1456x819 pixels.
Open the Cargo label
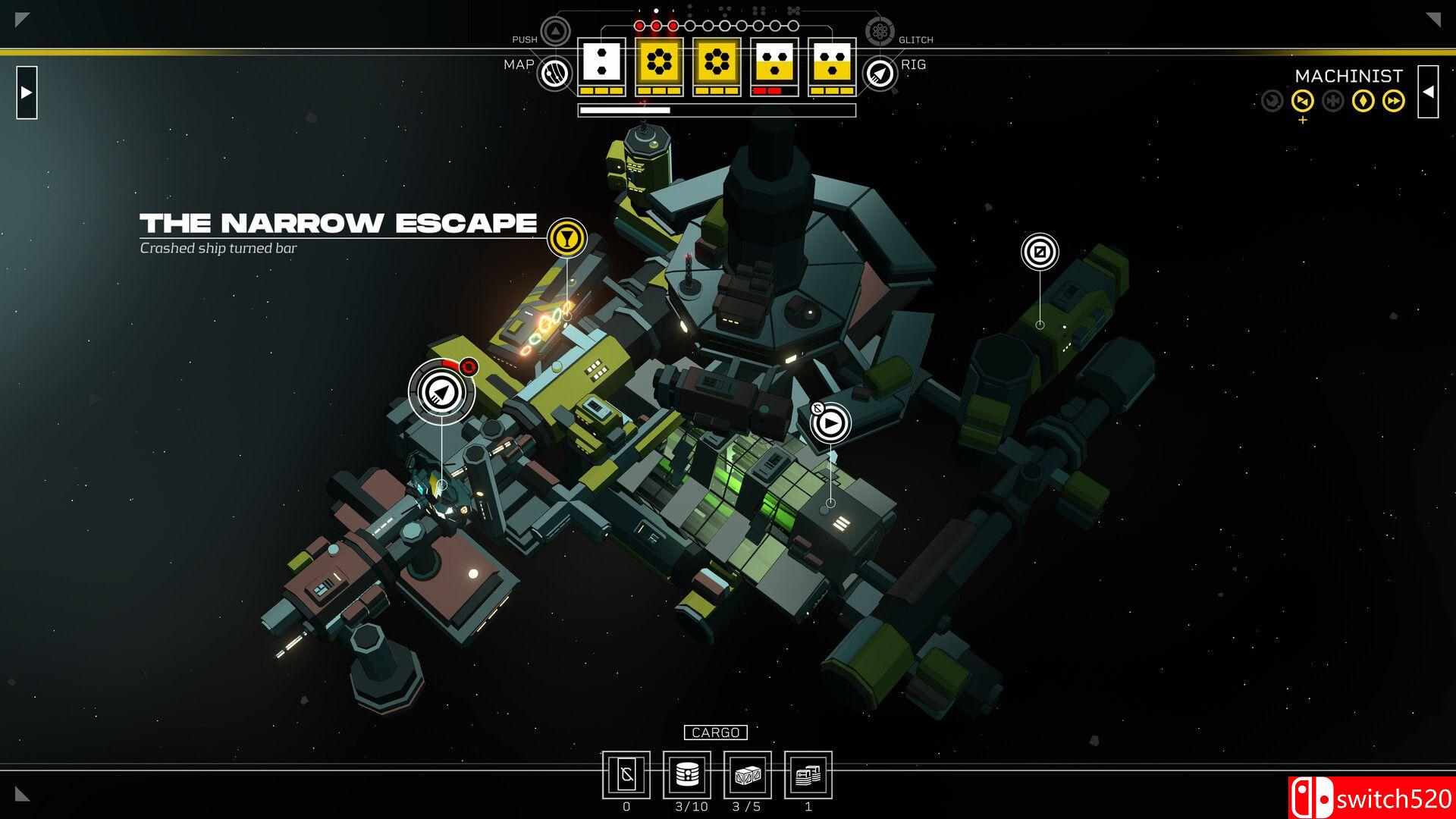click(715, 733)
